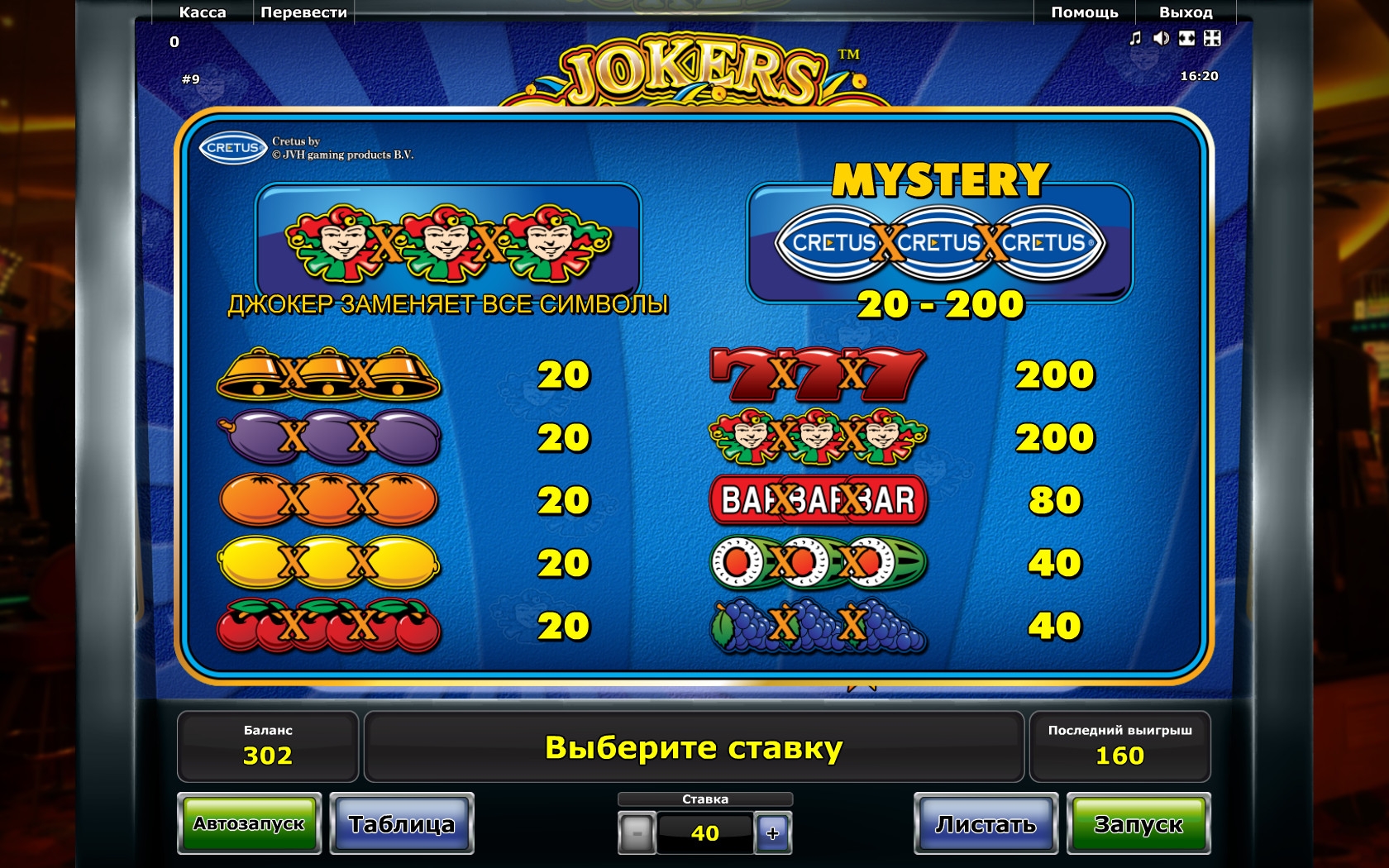
Task: Toggle the music note icon
Action: tap(1135, 38)
